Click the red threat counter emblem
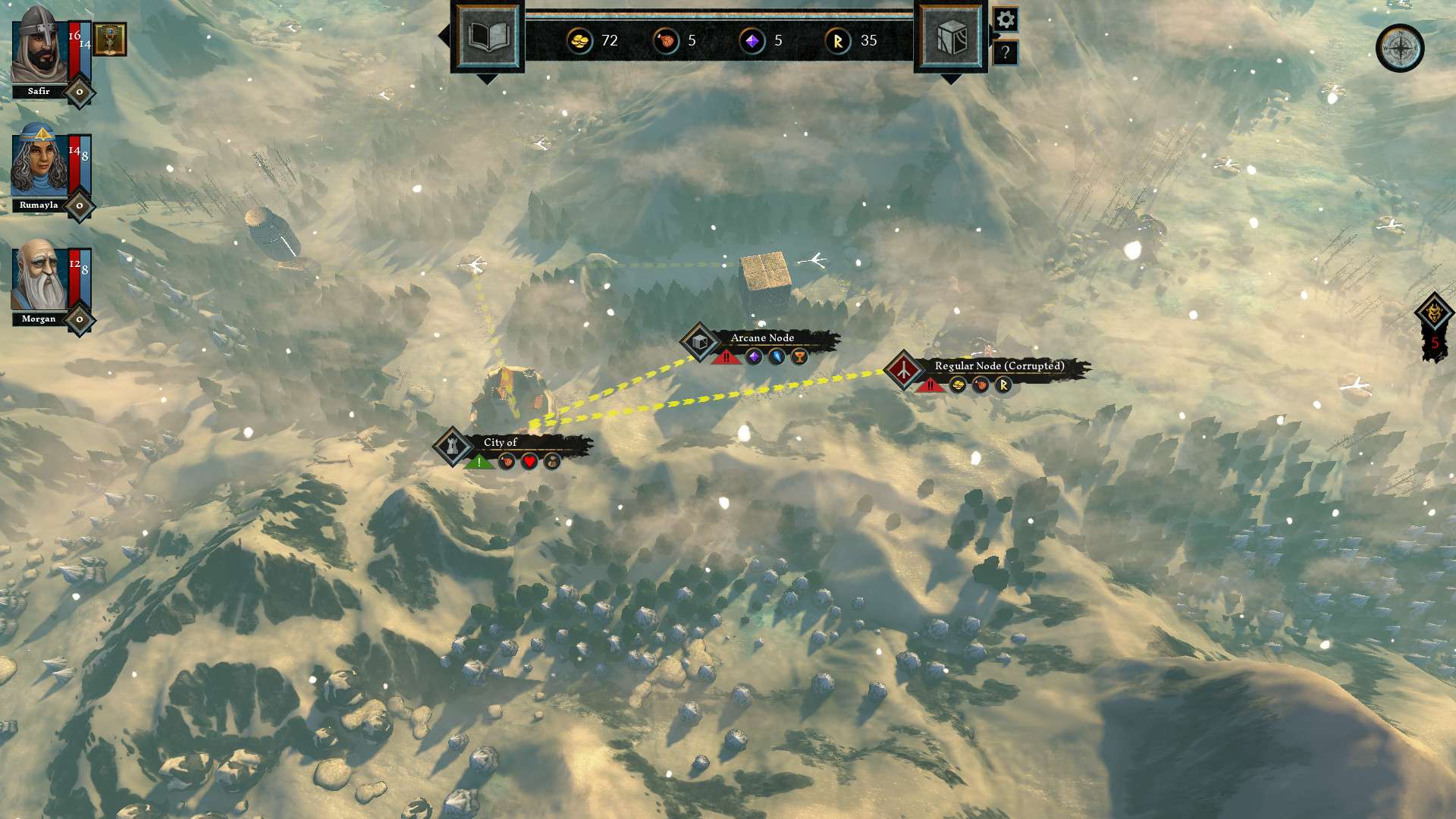This screenshot has width=1456, height=819. (x=1433, y=328)
